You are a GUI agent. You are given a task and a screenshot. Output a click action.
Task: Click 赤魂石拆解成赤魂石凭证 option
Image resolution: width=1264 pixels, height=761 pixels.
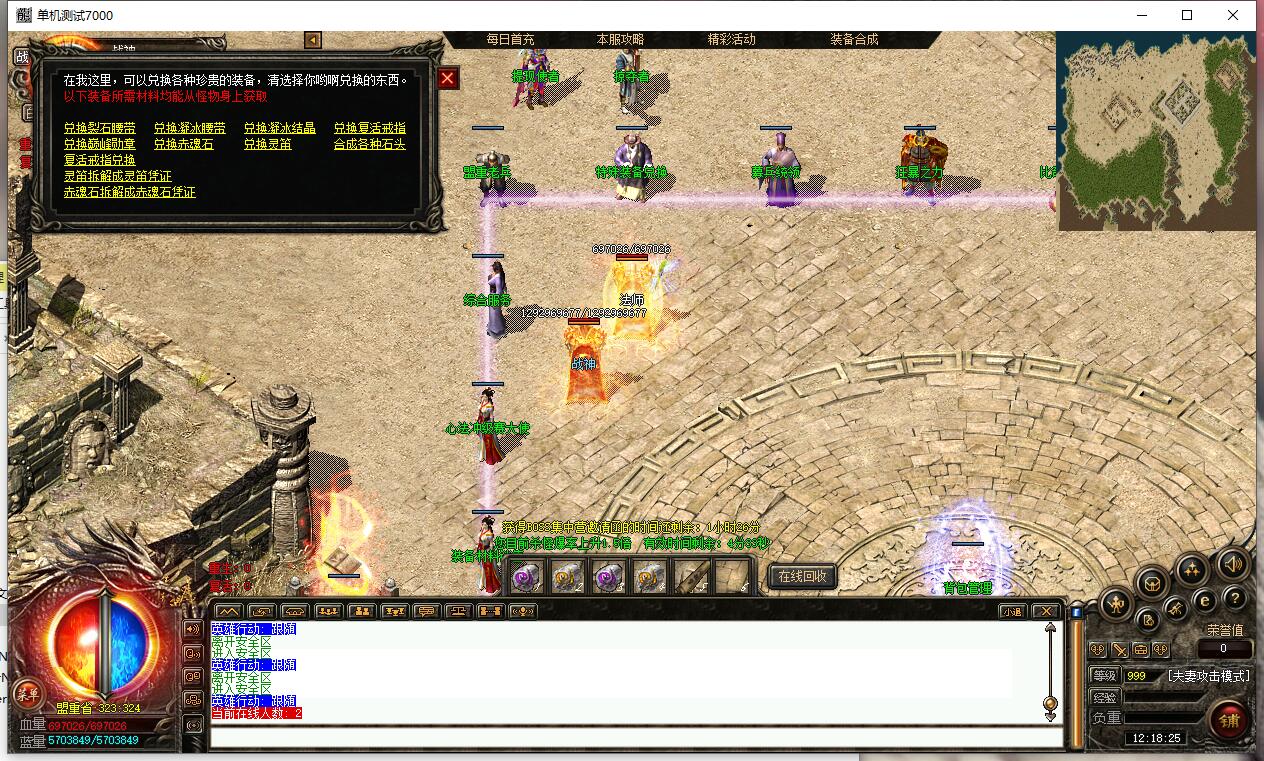(x=130, y=192)
